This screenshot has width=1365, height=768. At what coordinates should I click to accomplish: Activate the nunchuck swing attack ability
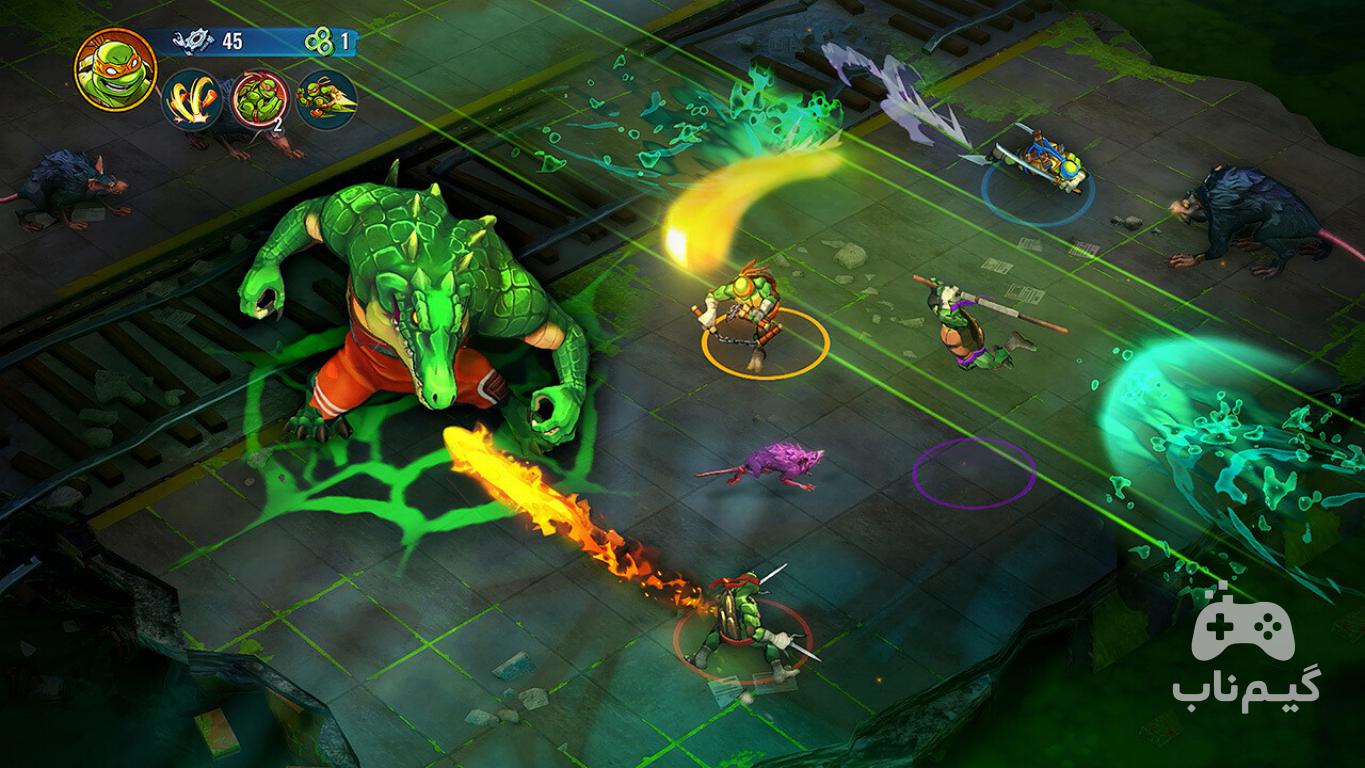coord(193,99)
